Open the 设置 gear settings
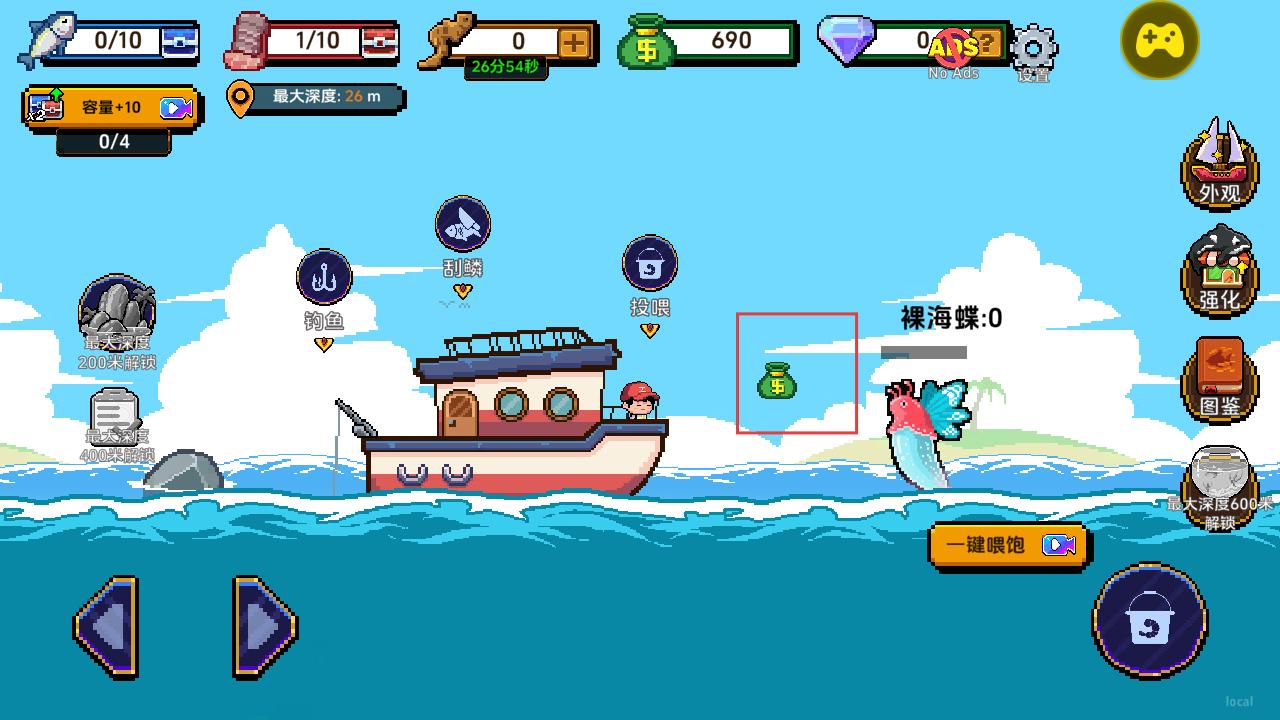This screenshot has width=1280, height=720. pyautogui.click(x=1033, y=47)
